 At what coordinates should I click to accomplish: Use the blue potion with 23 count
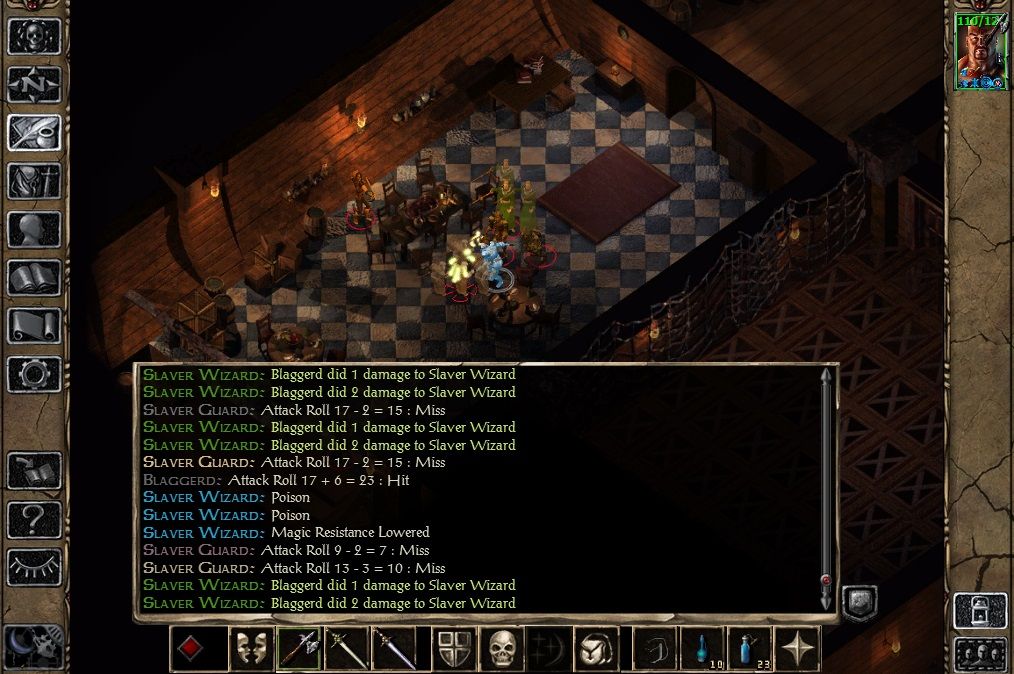pyautogui.click(x=750, y=648)
